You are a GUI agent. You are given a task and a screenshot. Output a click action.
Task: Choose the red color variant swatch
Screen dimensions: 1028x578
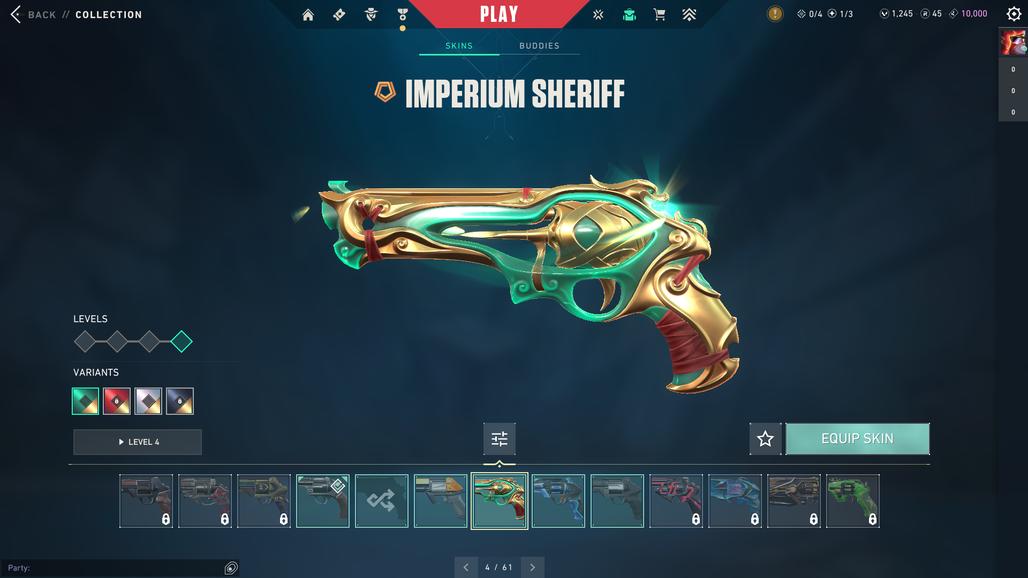point(117,401)
